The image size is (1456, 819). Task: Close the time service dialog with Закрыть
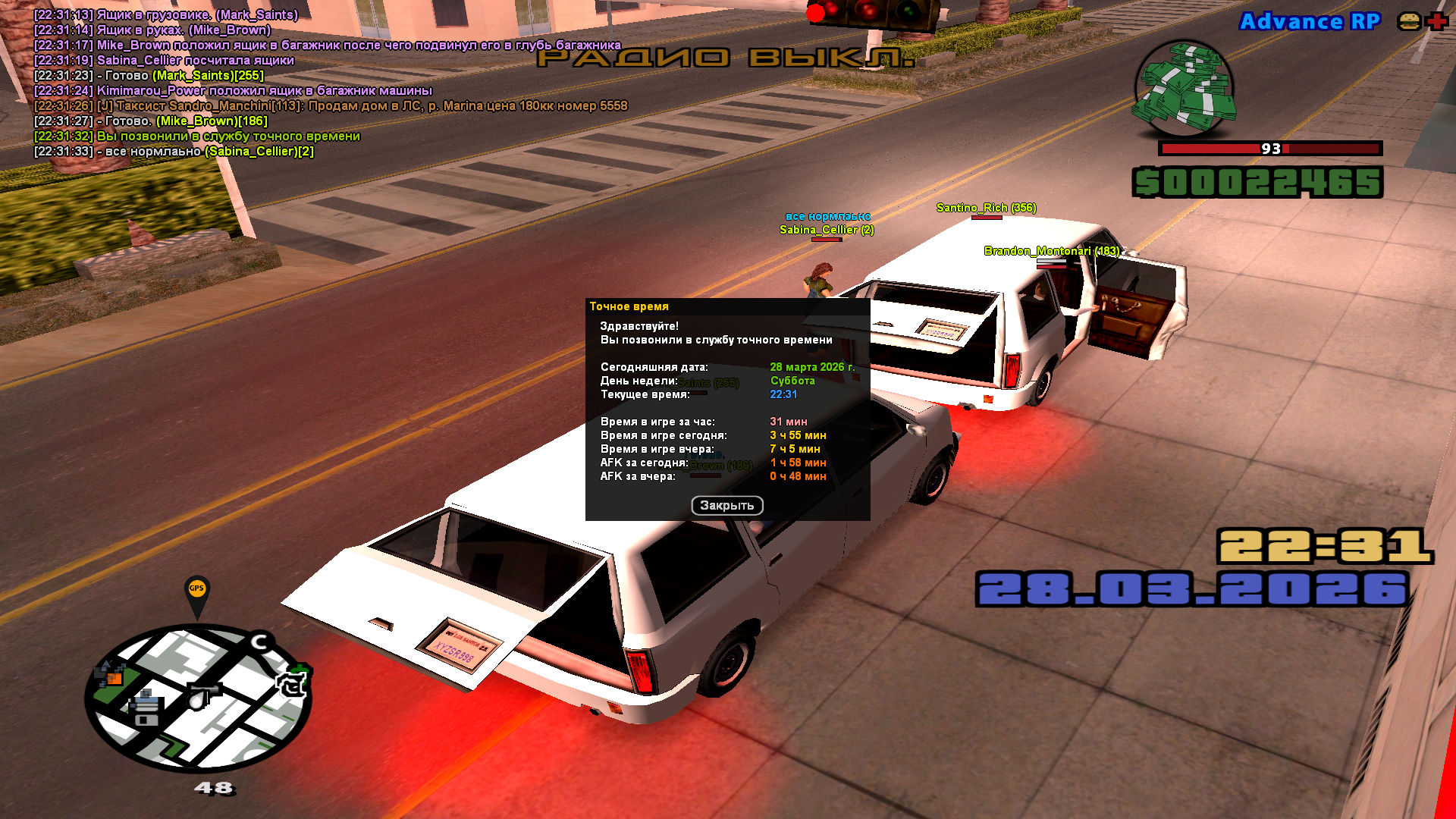[x=726, y=506]
